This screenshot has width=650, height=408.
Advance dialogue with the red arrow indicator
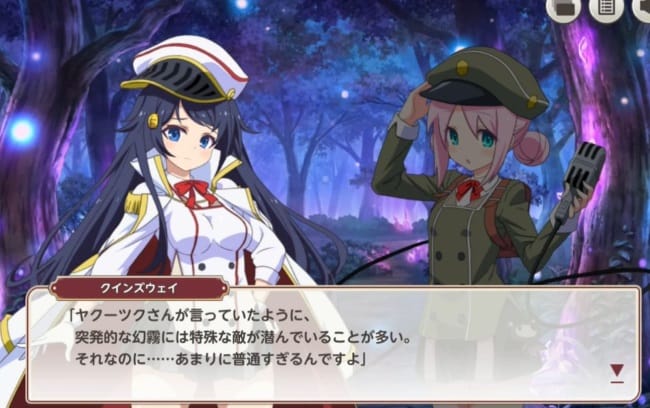[617, 371]
